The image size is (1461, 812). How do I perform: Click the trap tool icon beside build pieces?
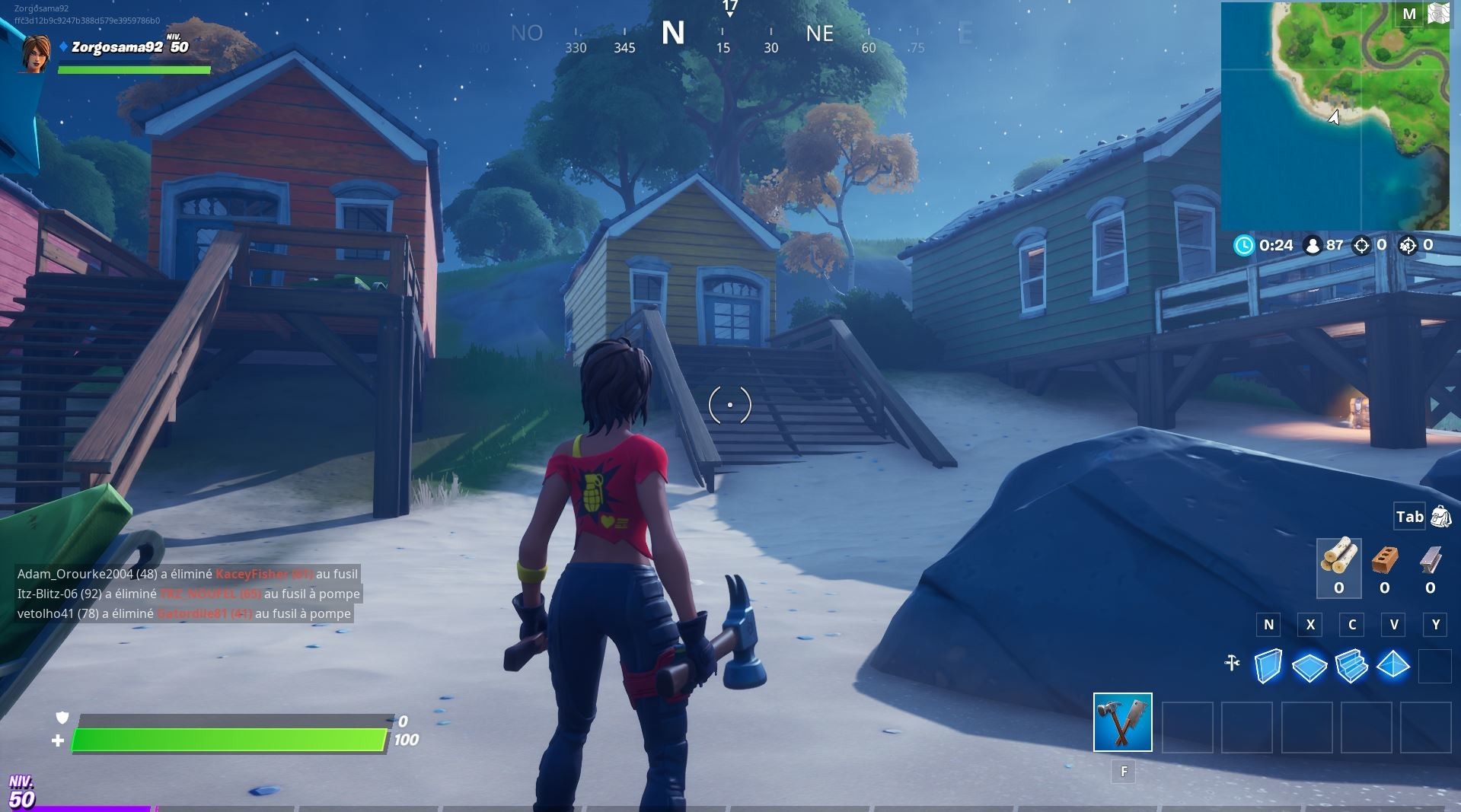(1232, 661)
